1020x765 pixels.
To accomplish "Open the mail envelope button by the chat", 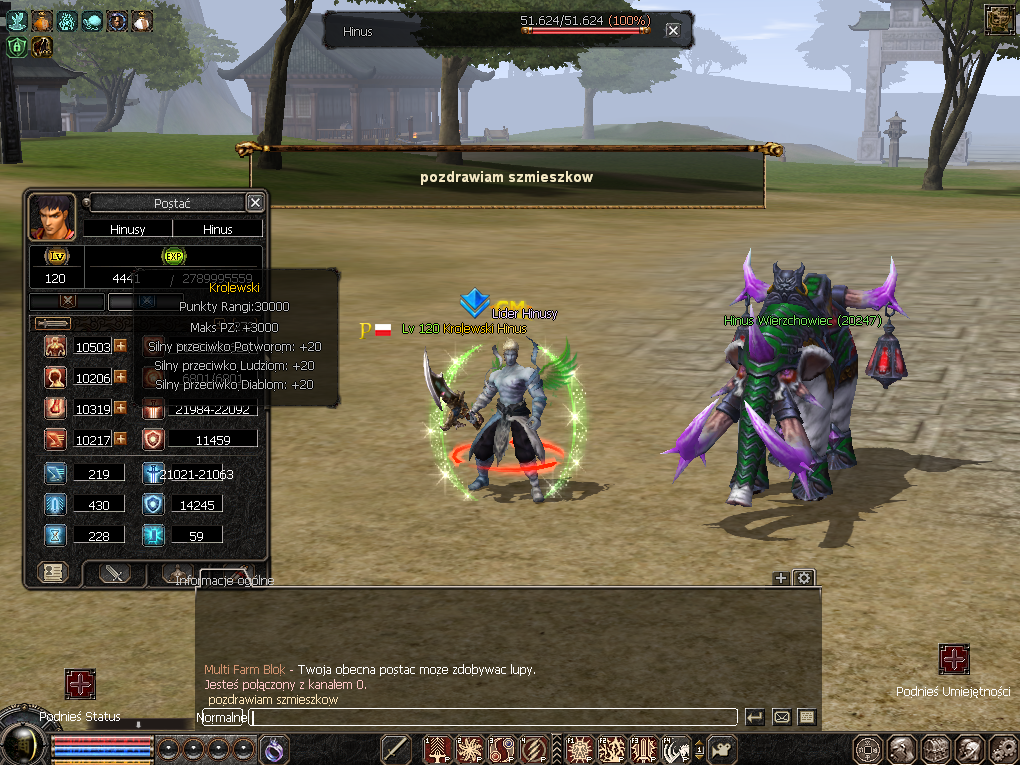I will pyautogui.click(x=781, y=717).
